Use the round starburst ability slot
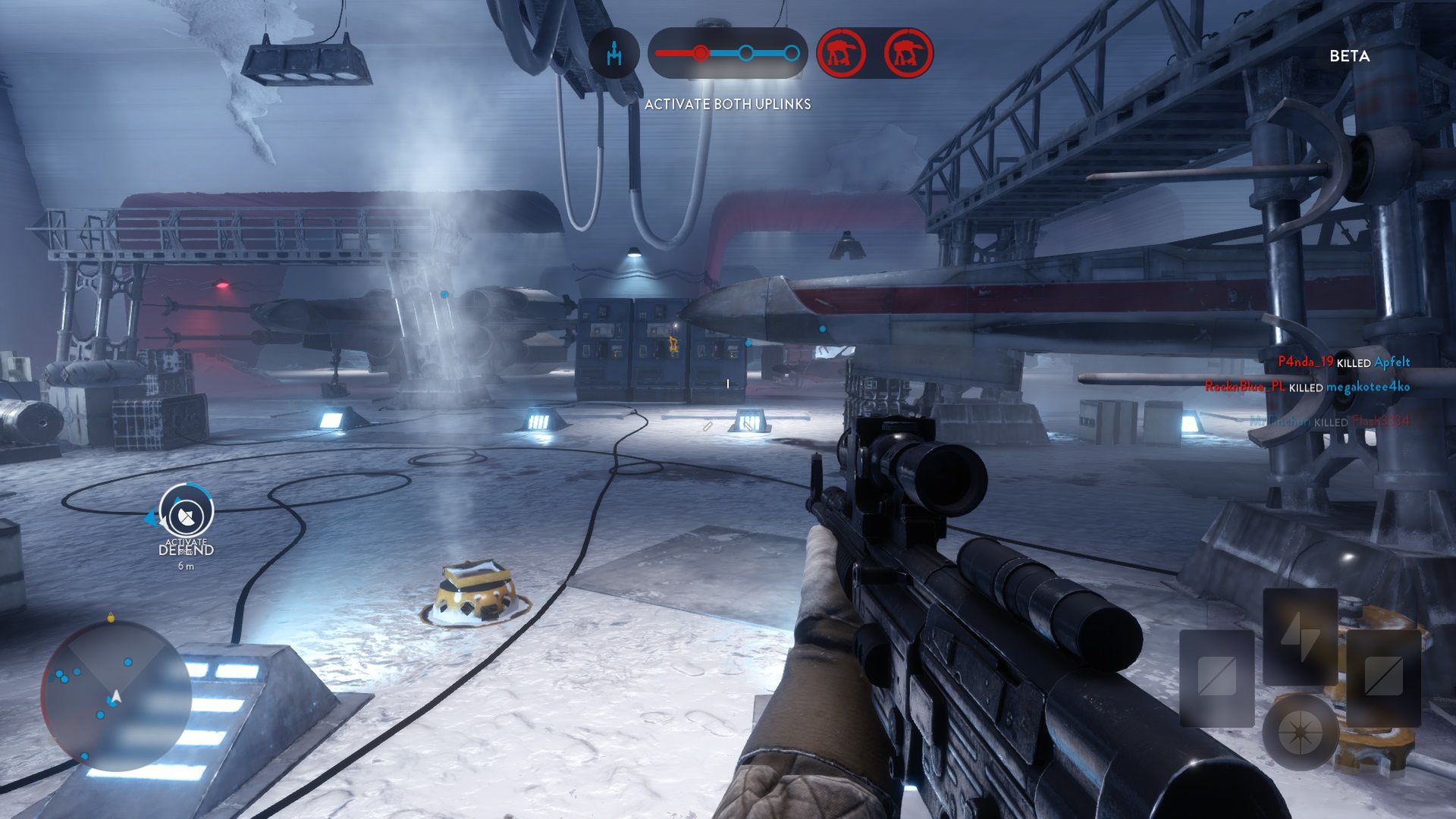1456x819 pixels. coord(1300,732)
